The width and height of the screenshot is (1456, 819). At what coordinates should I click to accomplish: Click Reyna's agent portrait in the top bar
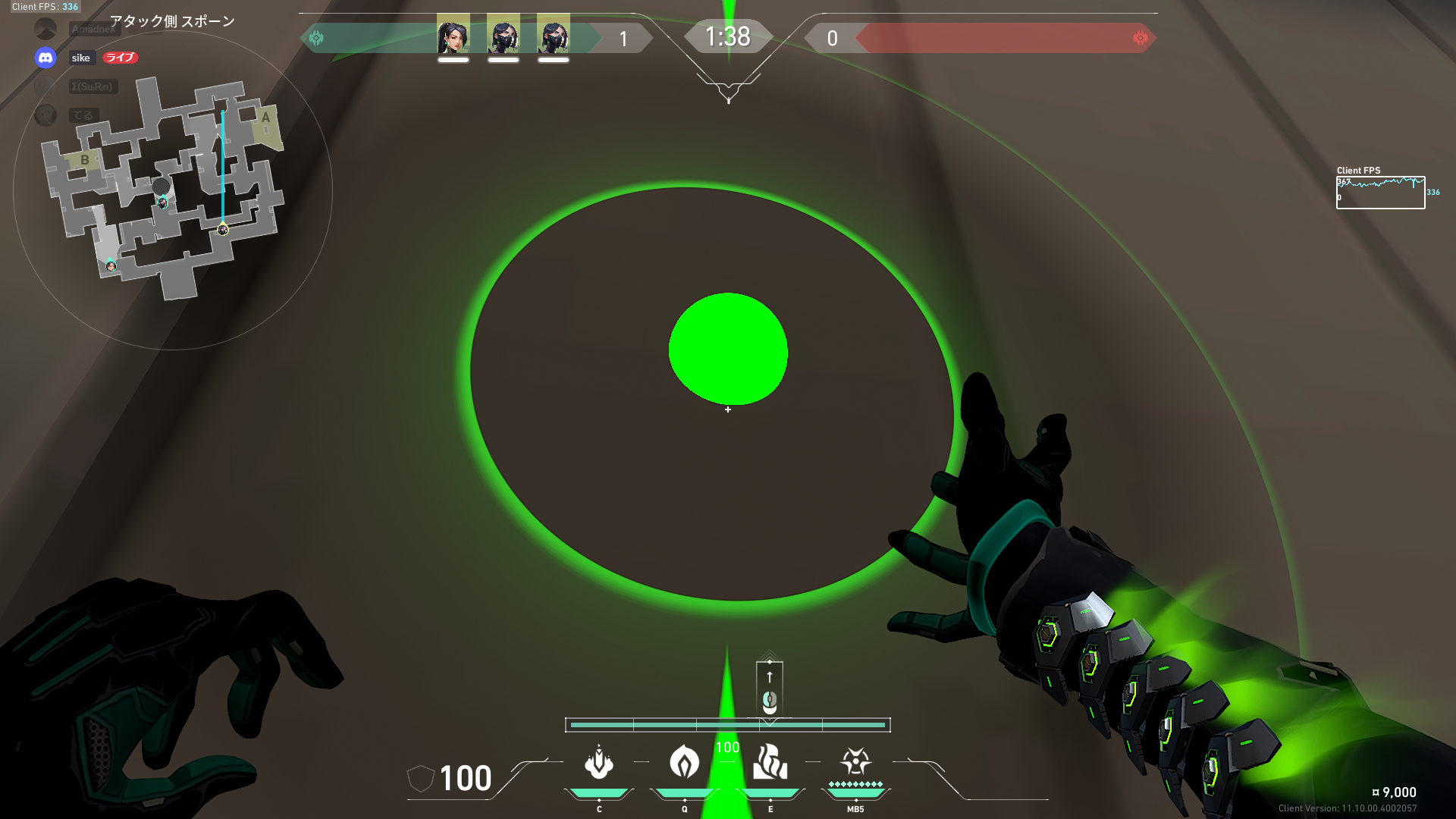(453, 36)
